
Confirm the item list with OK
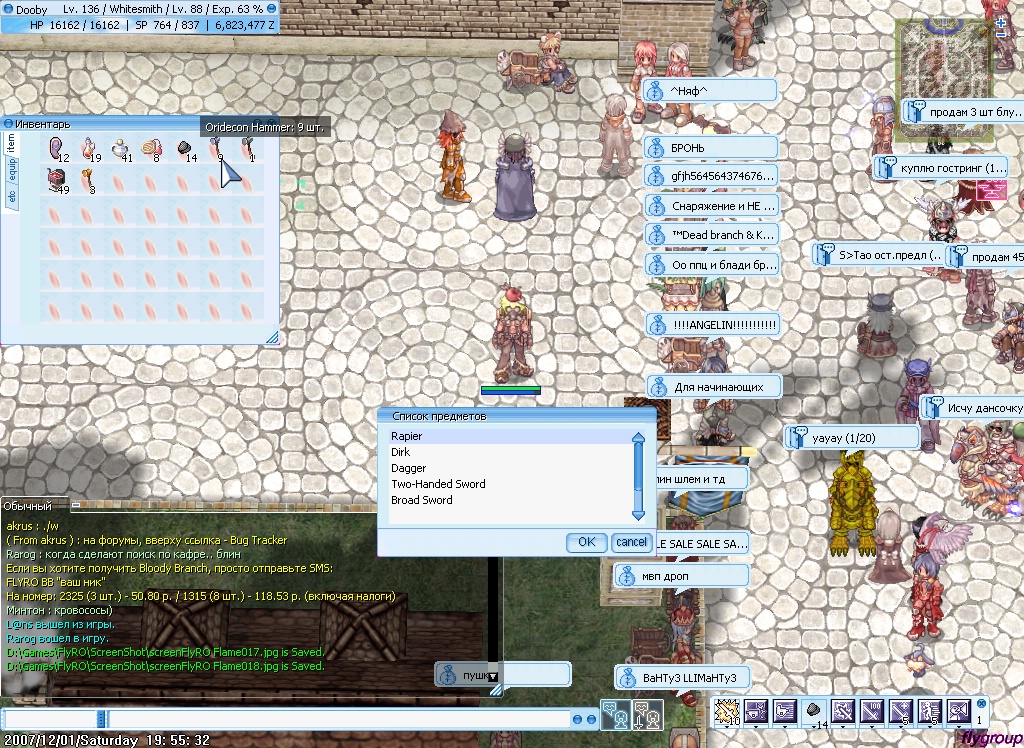pos(586,542)
